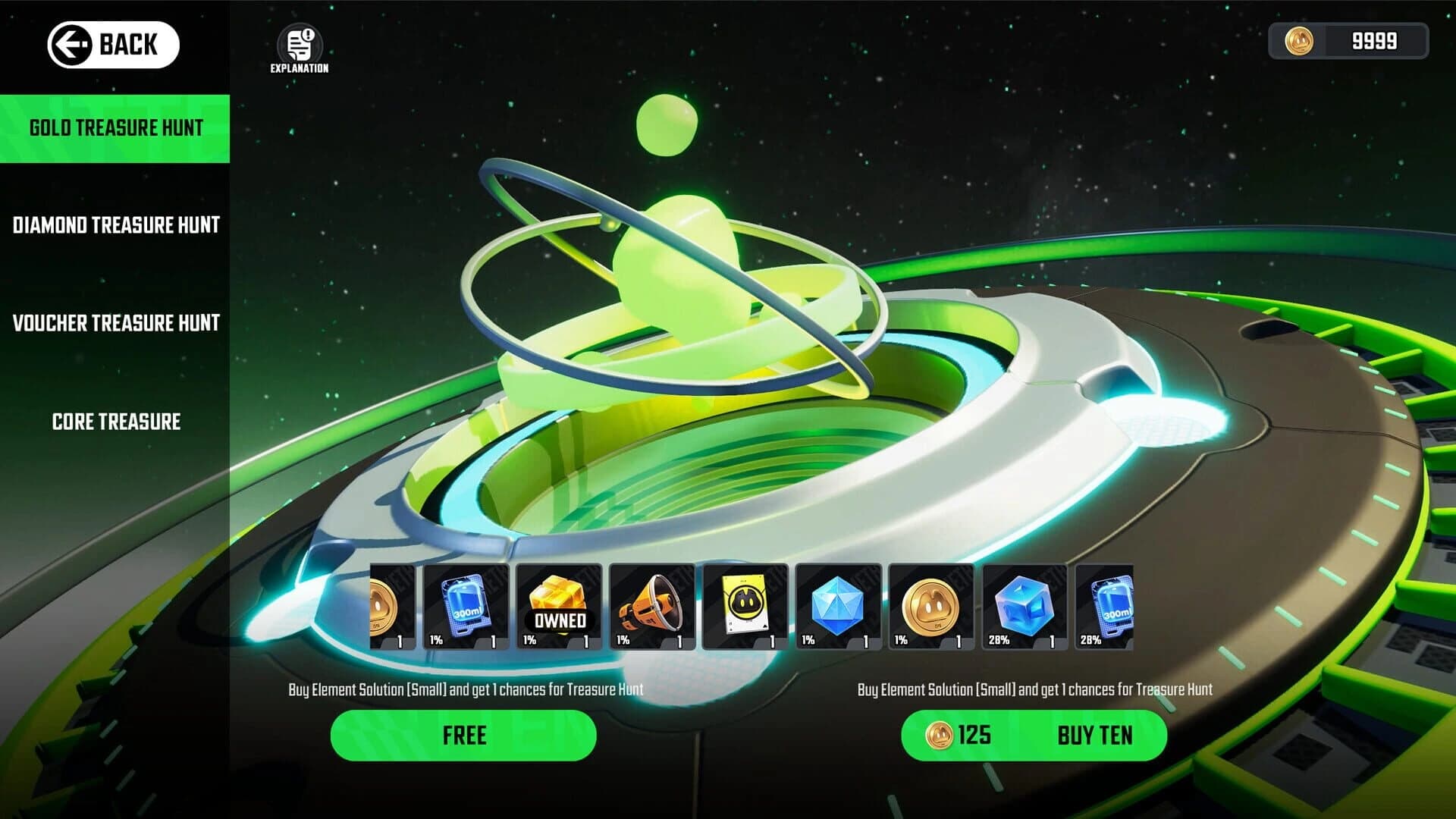Click the first gold coin reward thumbnail
This screenshot has height=819, width=1456.
[x=388, y=607]
